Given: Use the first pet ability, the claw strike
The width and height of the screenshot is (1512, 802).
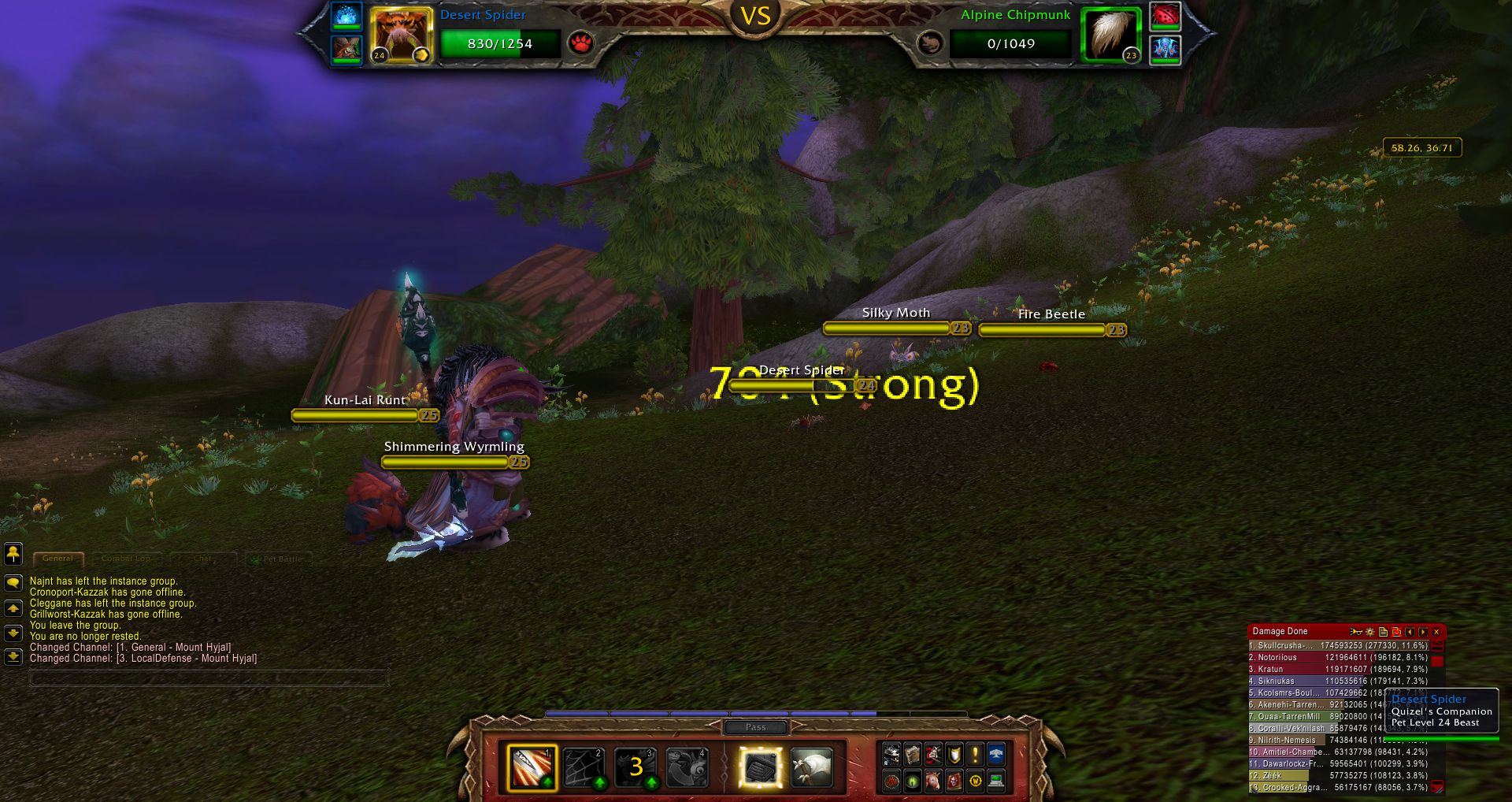Looking at the screenshot, I should [532, 767].
